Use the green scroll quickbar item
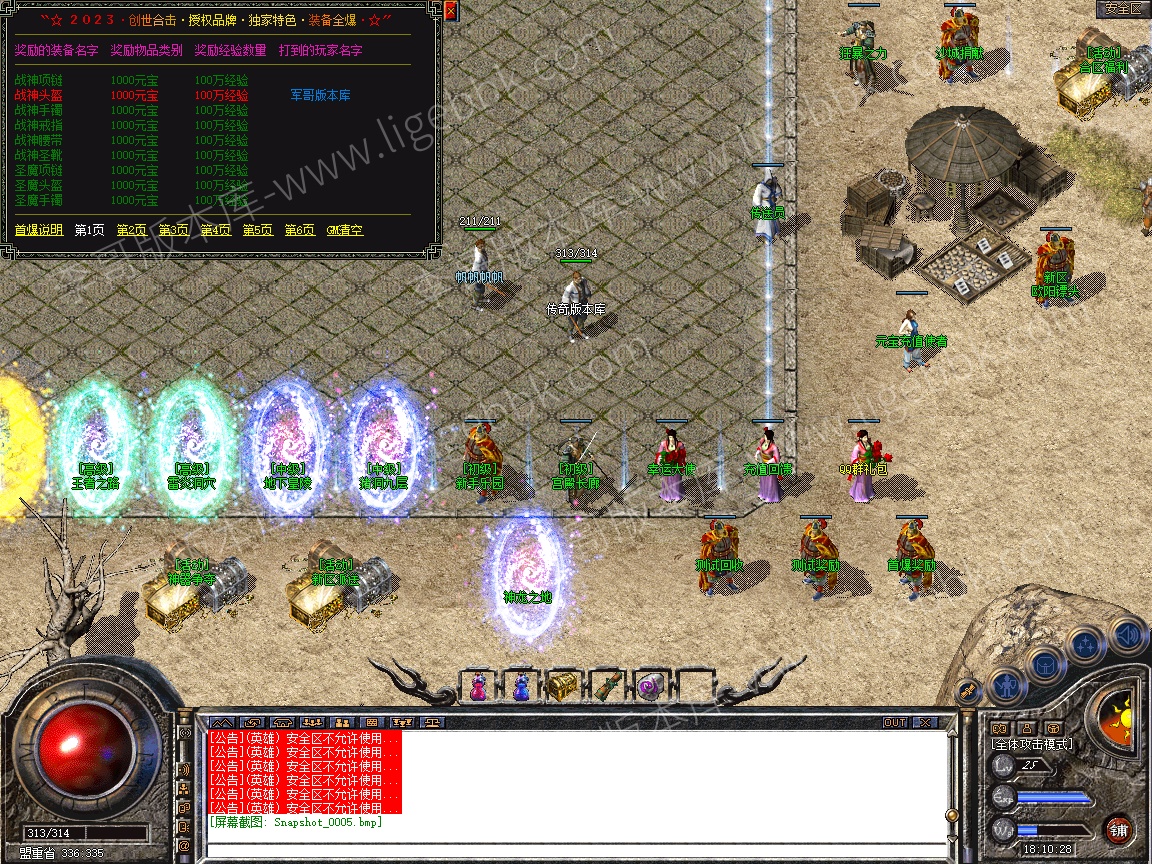 [606, 688]
